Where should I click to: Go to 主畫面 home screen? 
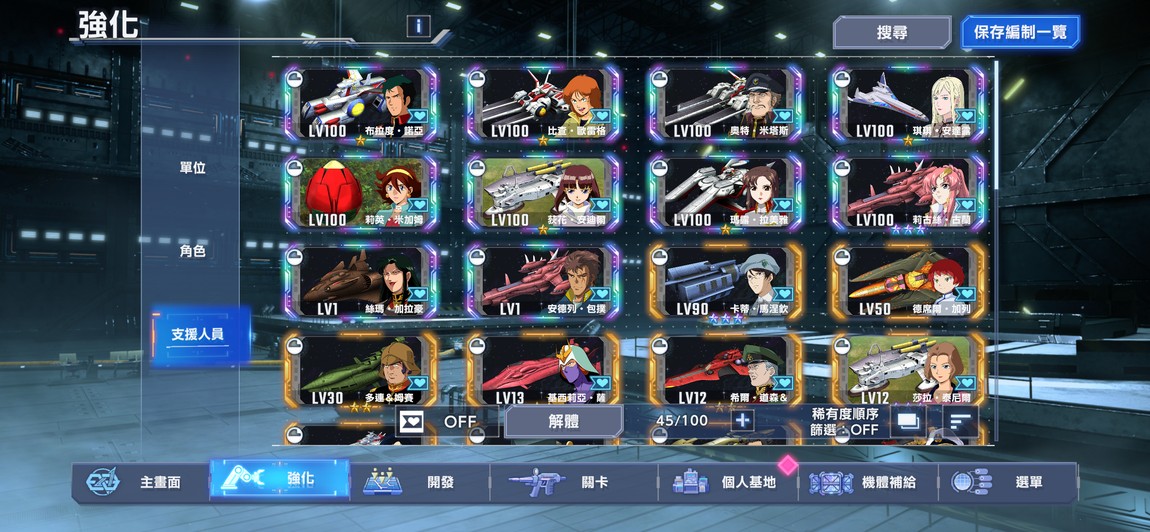[x=140, y=482]
